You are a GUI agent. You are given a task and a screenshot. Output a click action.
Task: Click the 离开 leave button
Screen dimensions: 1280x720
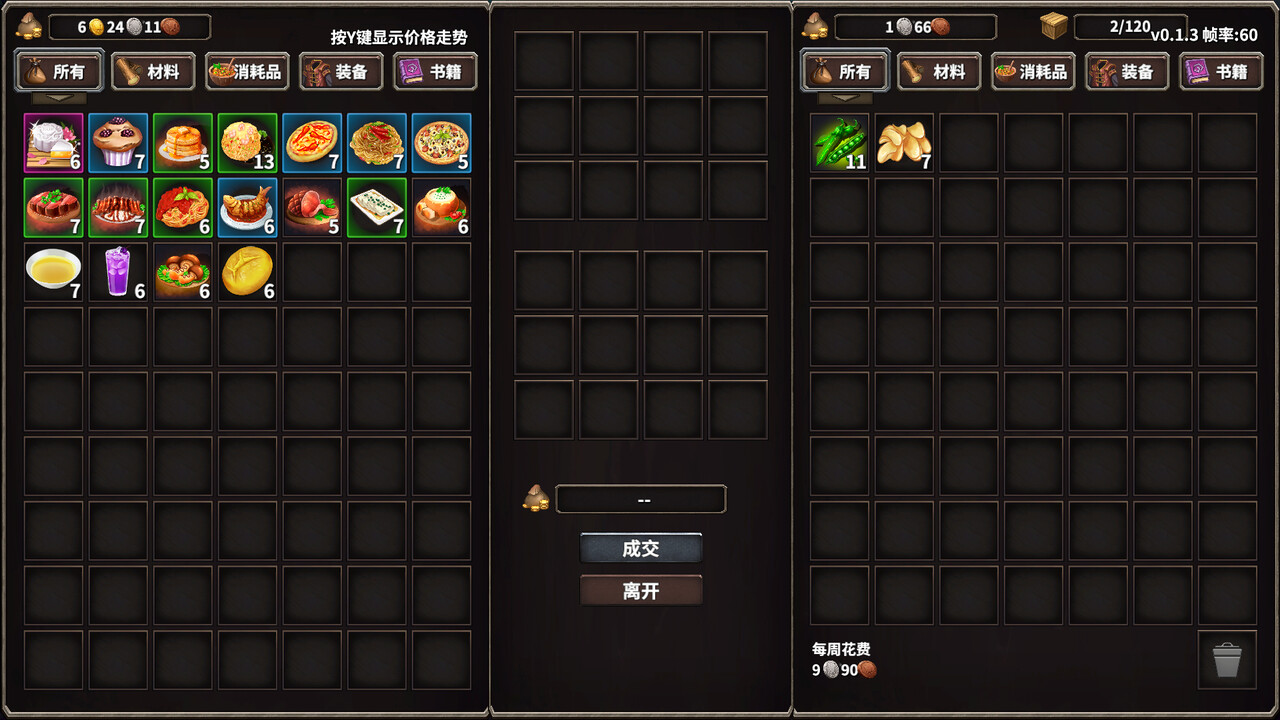(x=641, y=590)
